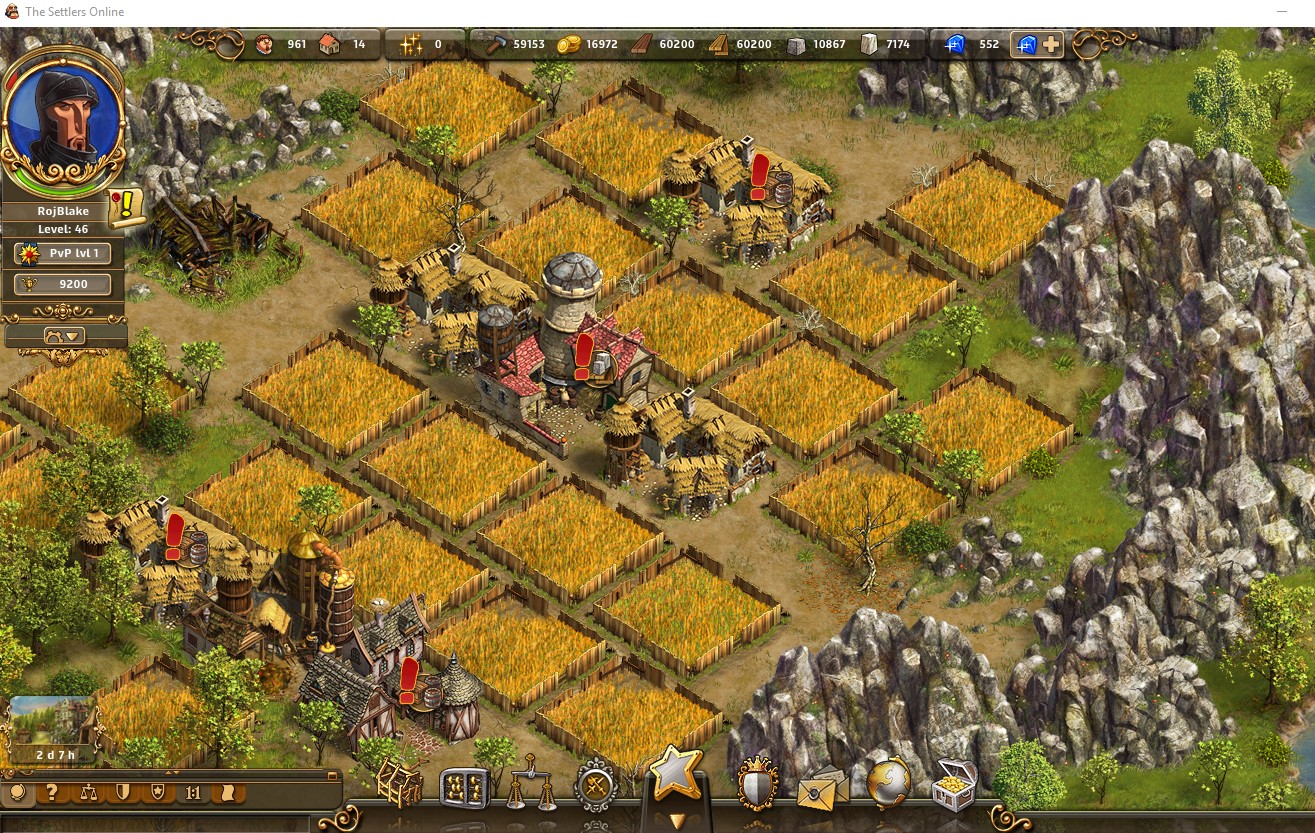
Task: Click the quest book exclamation icon
Action: (127, 207)
